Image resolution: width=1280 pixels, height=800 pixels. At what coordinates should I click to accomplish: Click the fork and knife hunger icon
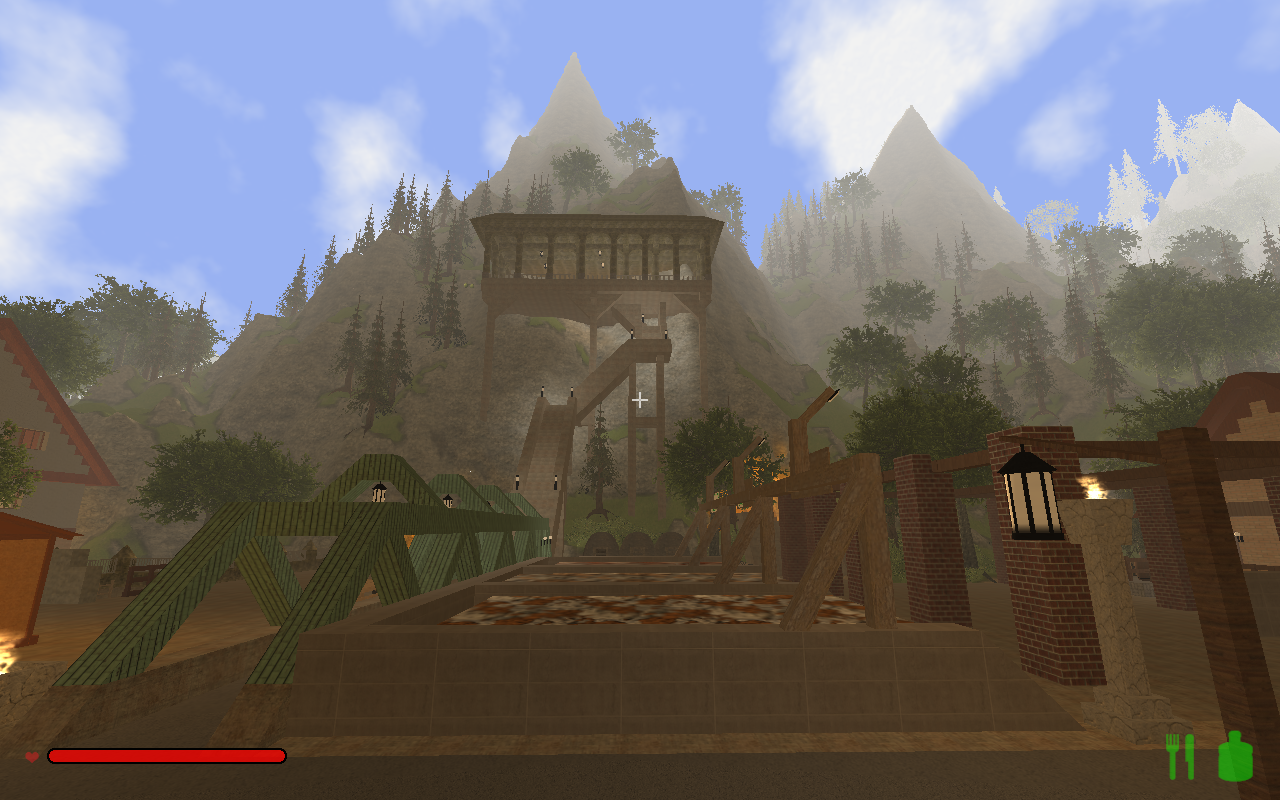(x=1180, y=756)
